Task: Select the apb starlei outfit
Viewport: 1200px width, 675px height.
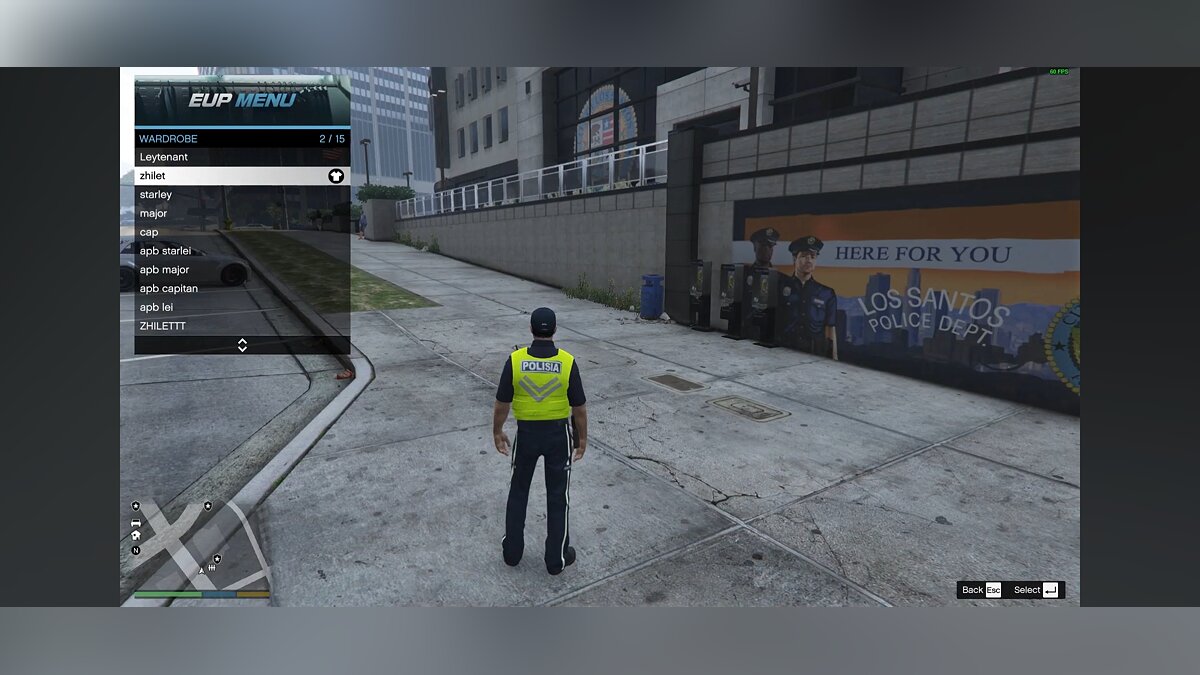Action: [242, 251]
